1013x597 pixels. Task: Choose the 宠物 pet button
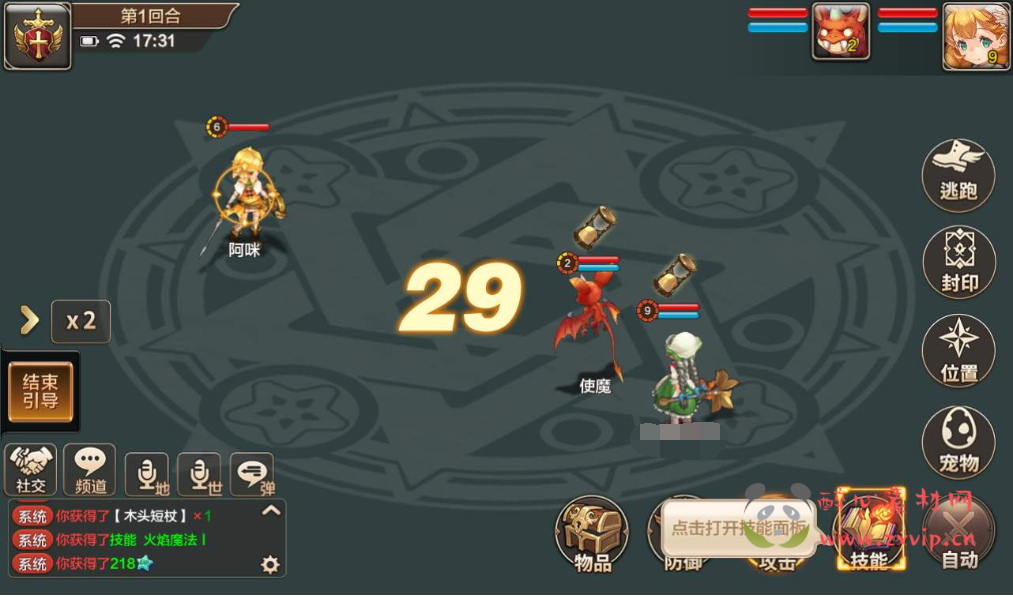click(958, 442)
